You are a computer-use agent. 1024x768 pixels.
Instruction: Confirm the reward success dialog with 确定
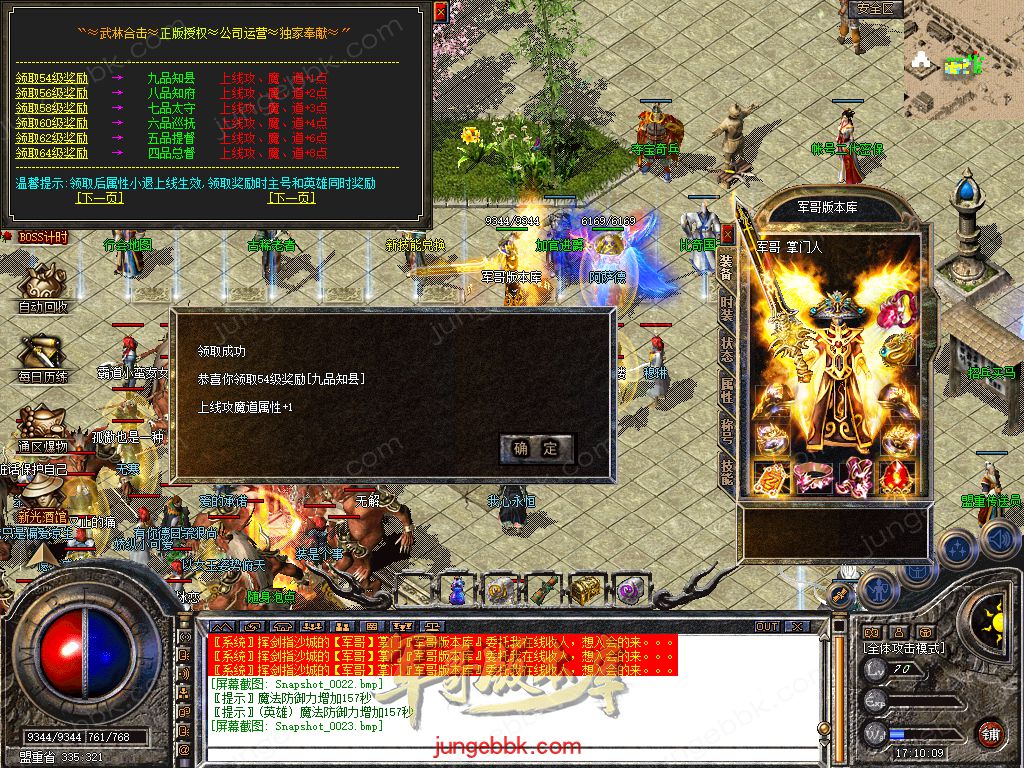point(537,448)
